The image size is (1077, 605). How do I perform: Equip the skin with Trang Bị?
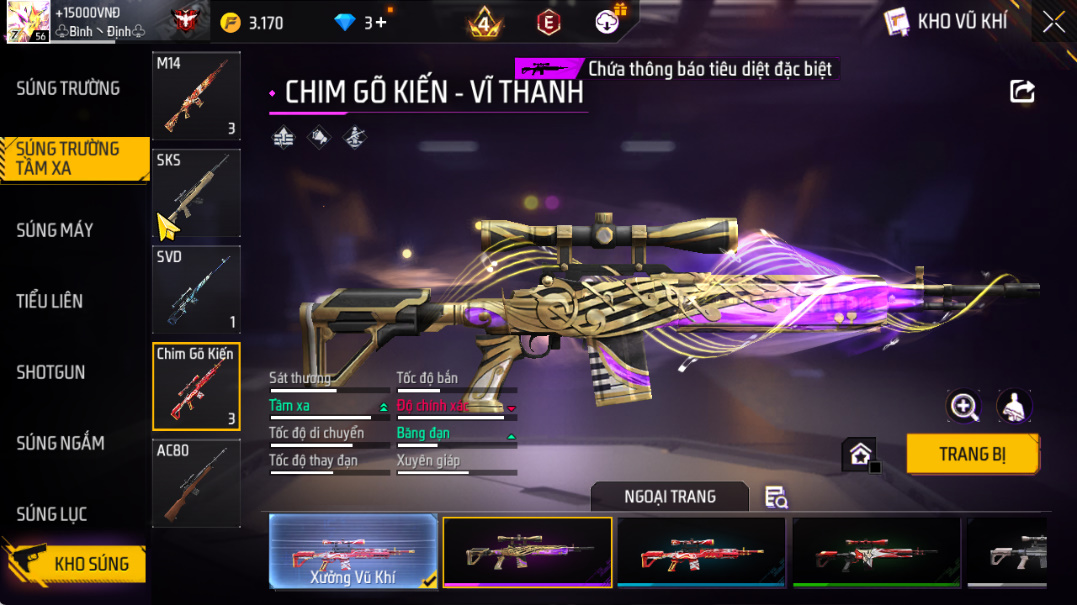[x=972, y=454]
